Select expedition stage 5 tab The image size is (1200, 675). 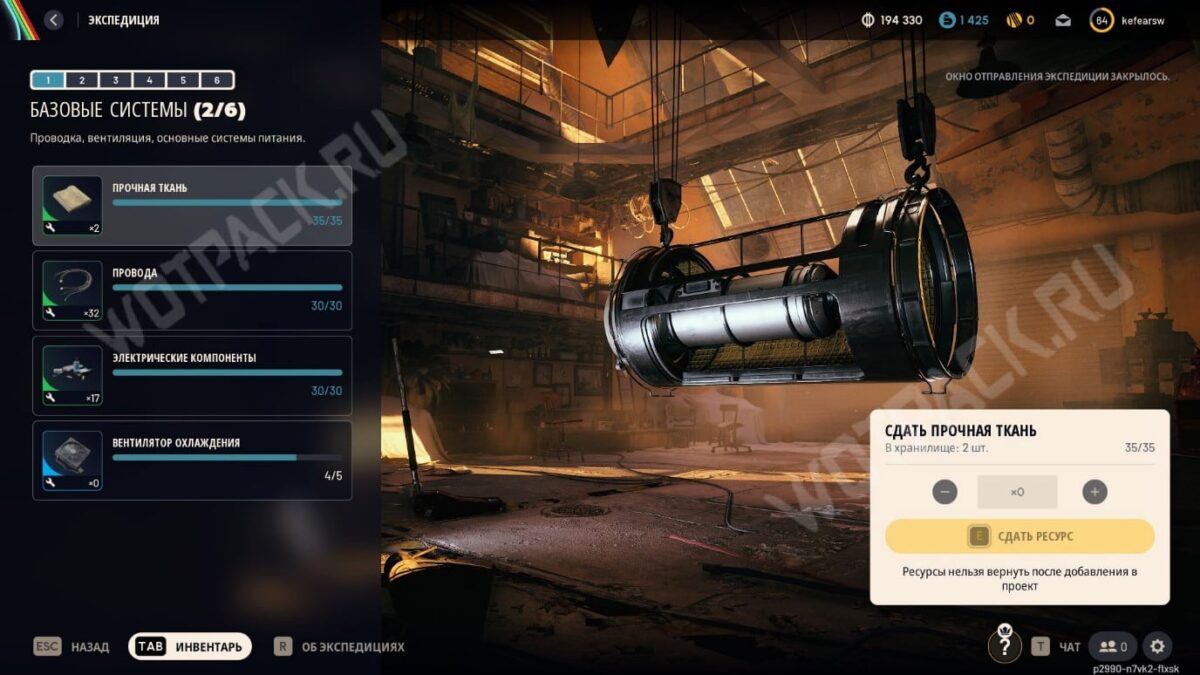tap(183, 80)
